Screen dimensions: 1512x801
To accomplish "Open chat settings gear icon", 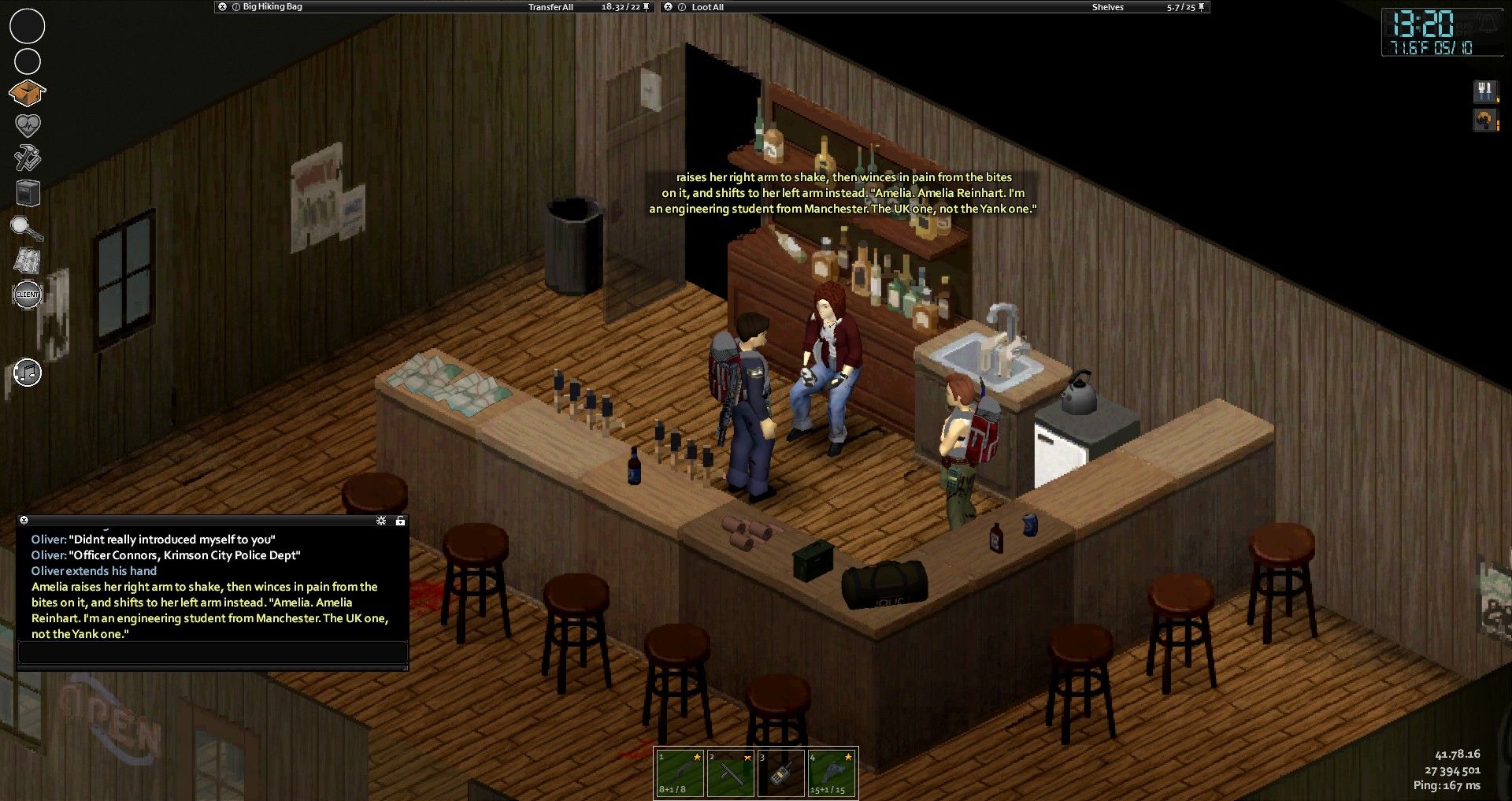I will (x=381, y=521).
